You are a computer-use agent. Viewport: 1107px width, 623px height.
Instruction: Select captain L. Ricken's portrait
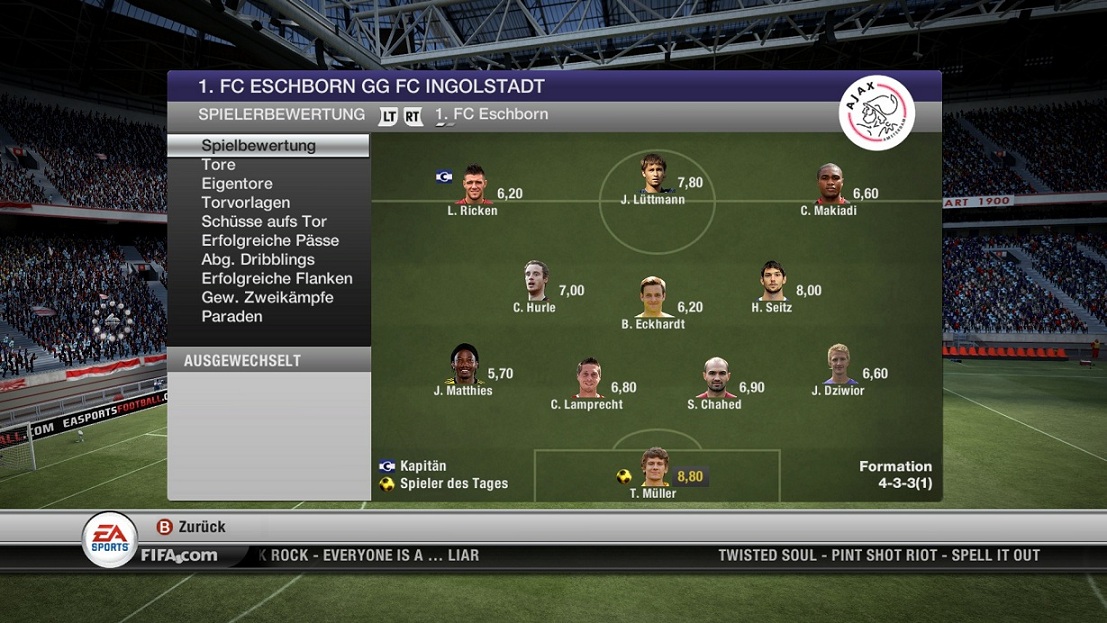pos(473,185)
